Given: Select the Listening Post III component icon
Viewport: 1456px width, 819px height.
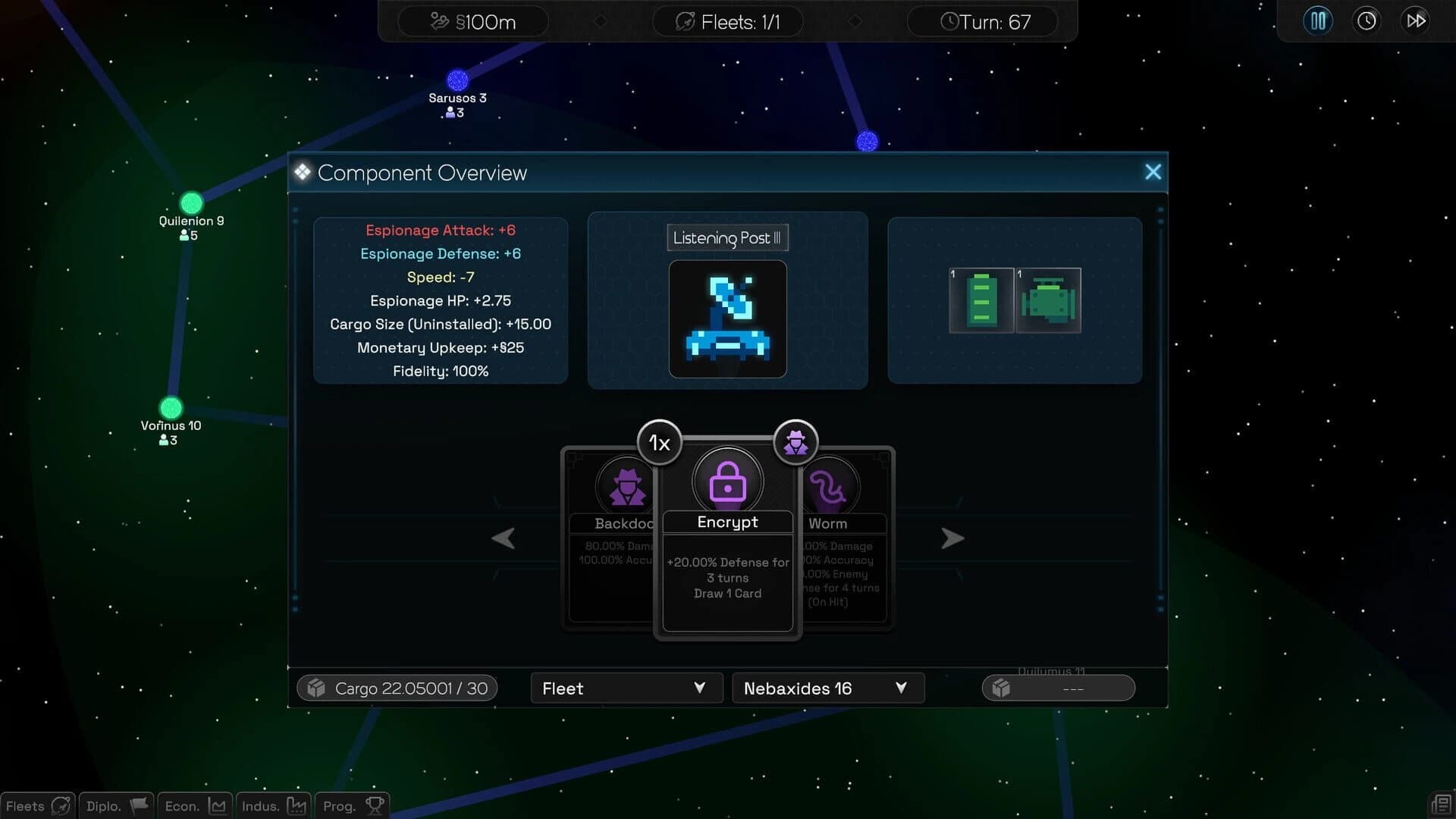Looking at the screenshot, I should coord(727,318).
